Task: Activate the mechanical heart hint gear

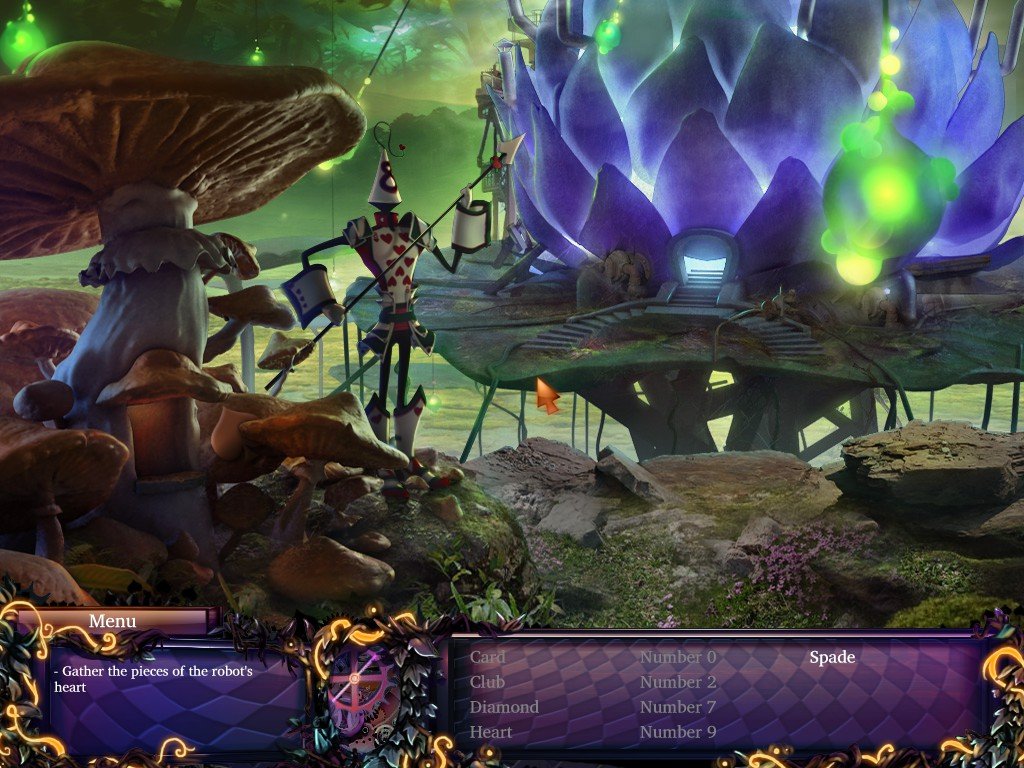Action: coord(363,686)
